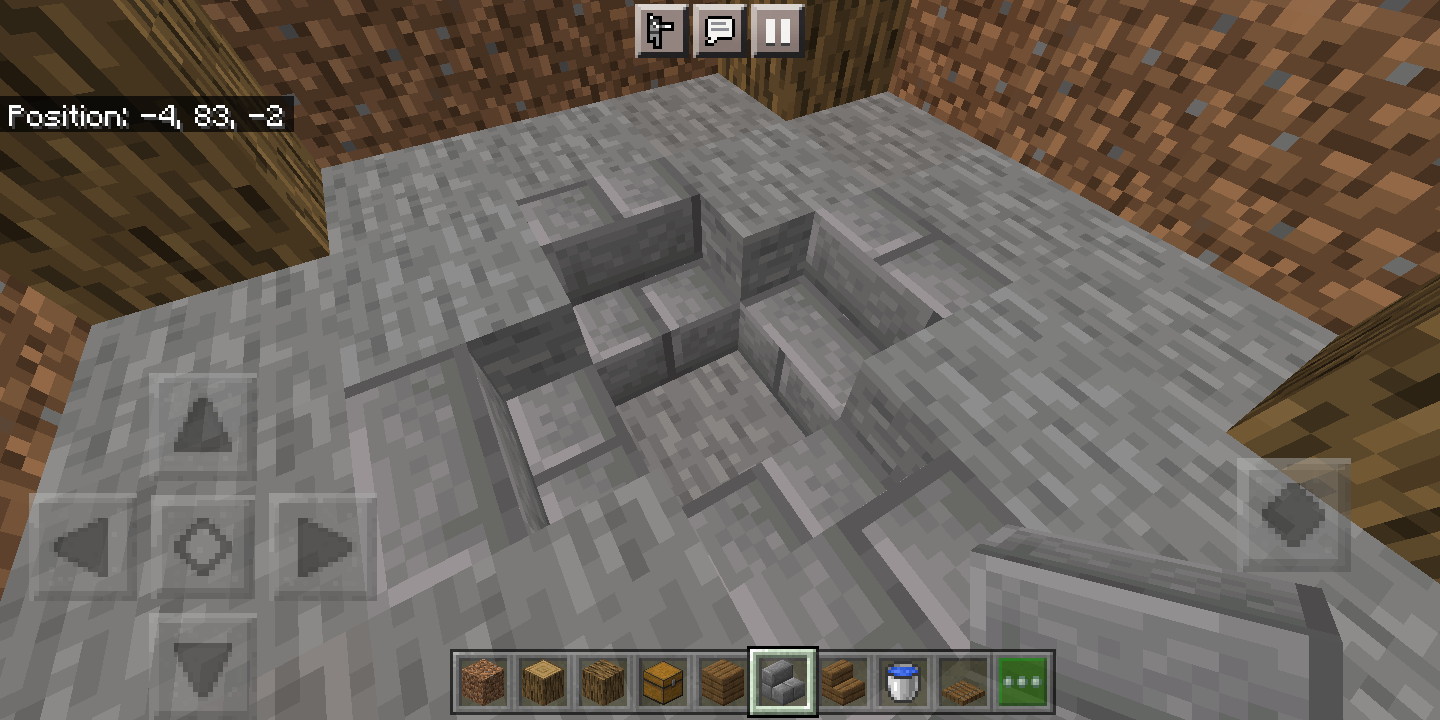Select the dirt block slot
The width and height of the screenshot is (1440, 720).
click(x=483, y=684)
